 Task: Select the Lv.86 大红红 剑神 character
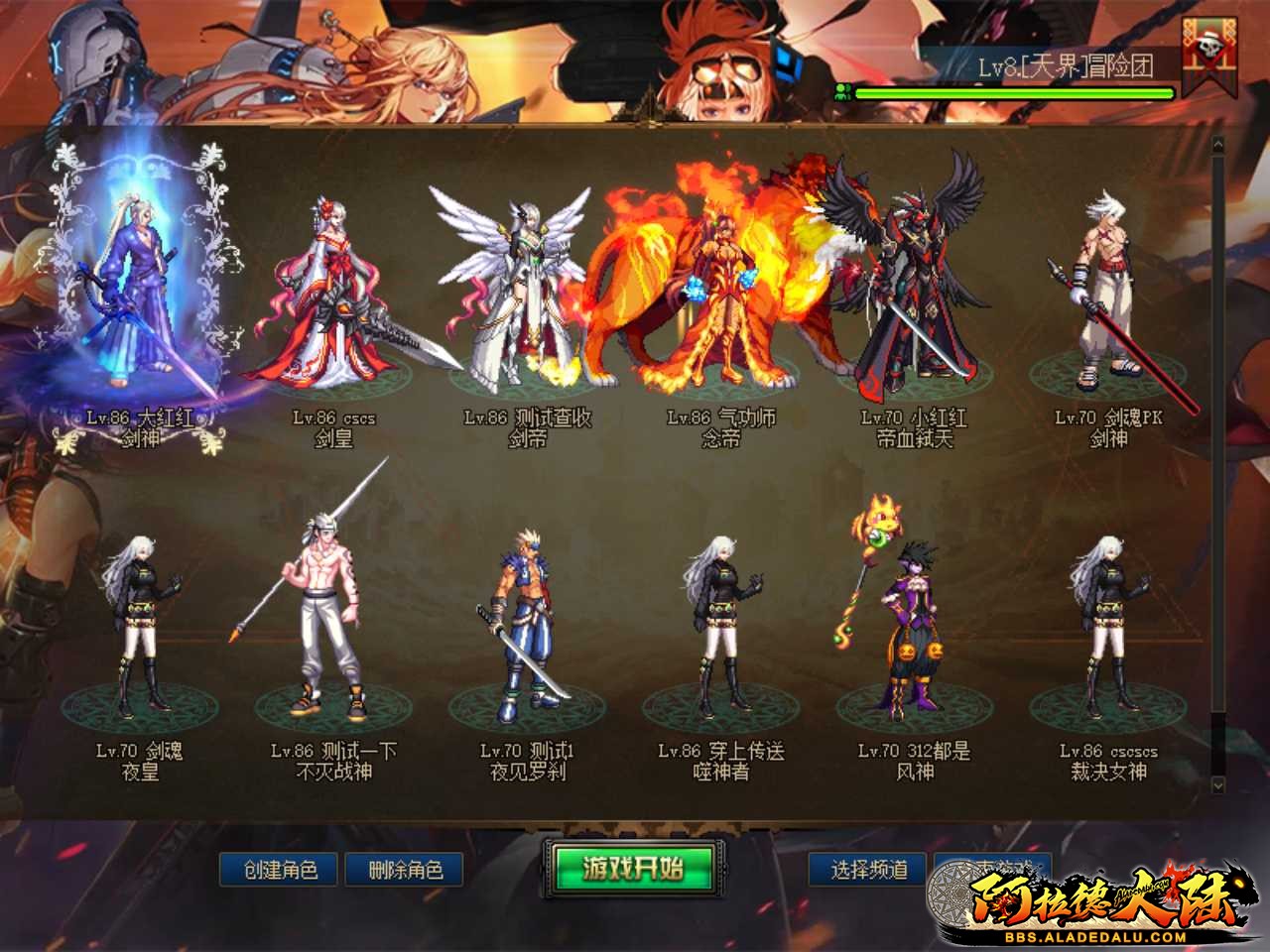pyautogui.click(x=139, y=297)
